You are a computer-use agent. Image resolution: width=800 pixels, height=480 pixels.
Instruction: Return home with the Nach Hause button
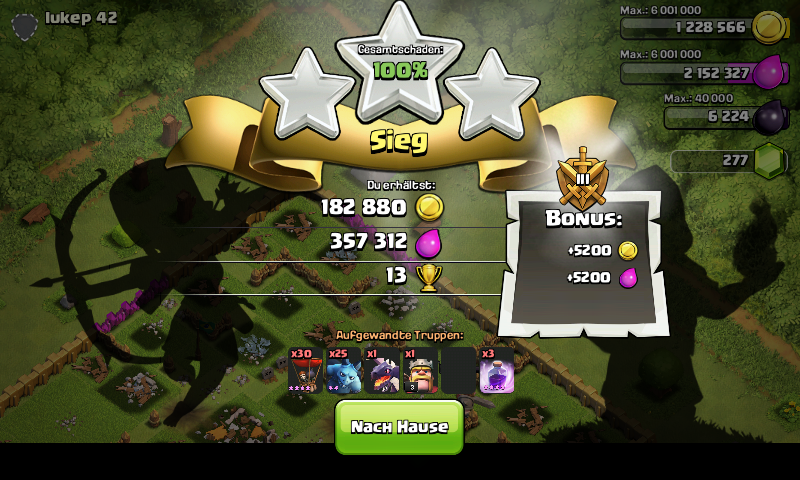click(x=399, y=426)
